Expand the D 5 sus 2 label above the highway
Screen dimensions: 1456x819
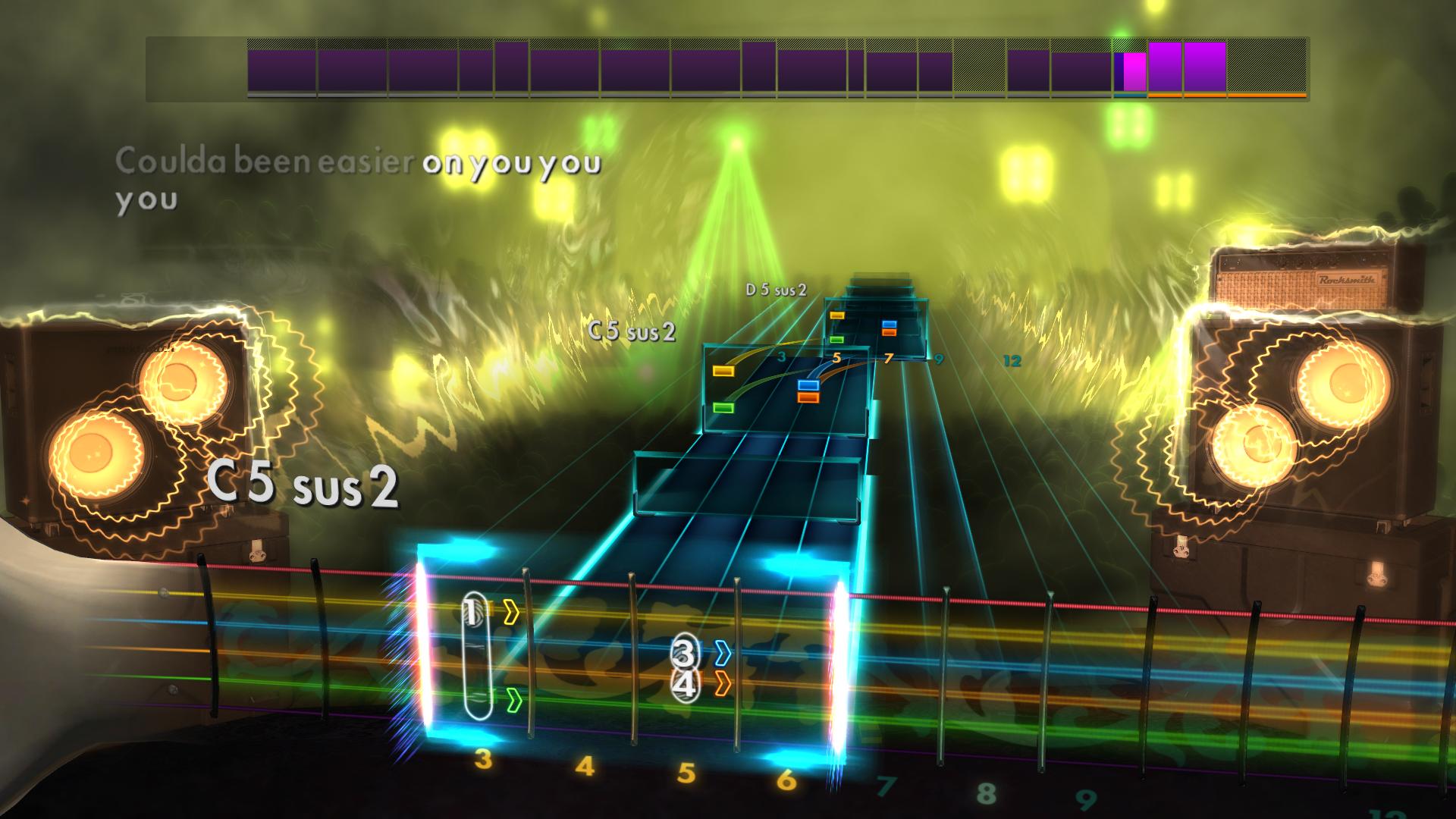pos(773,290)
